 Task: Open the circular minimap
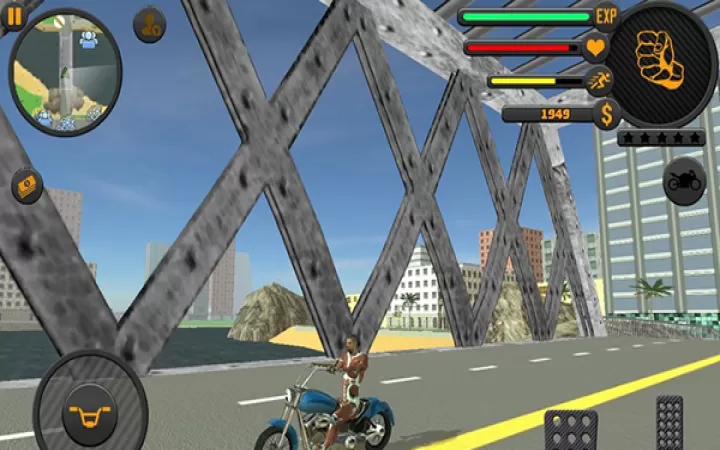65,74
